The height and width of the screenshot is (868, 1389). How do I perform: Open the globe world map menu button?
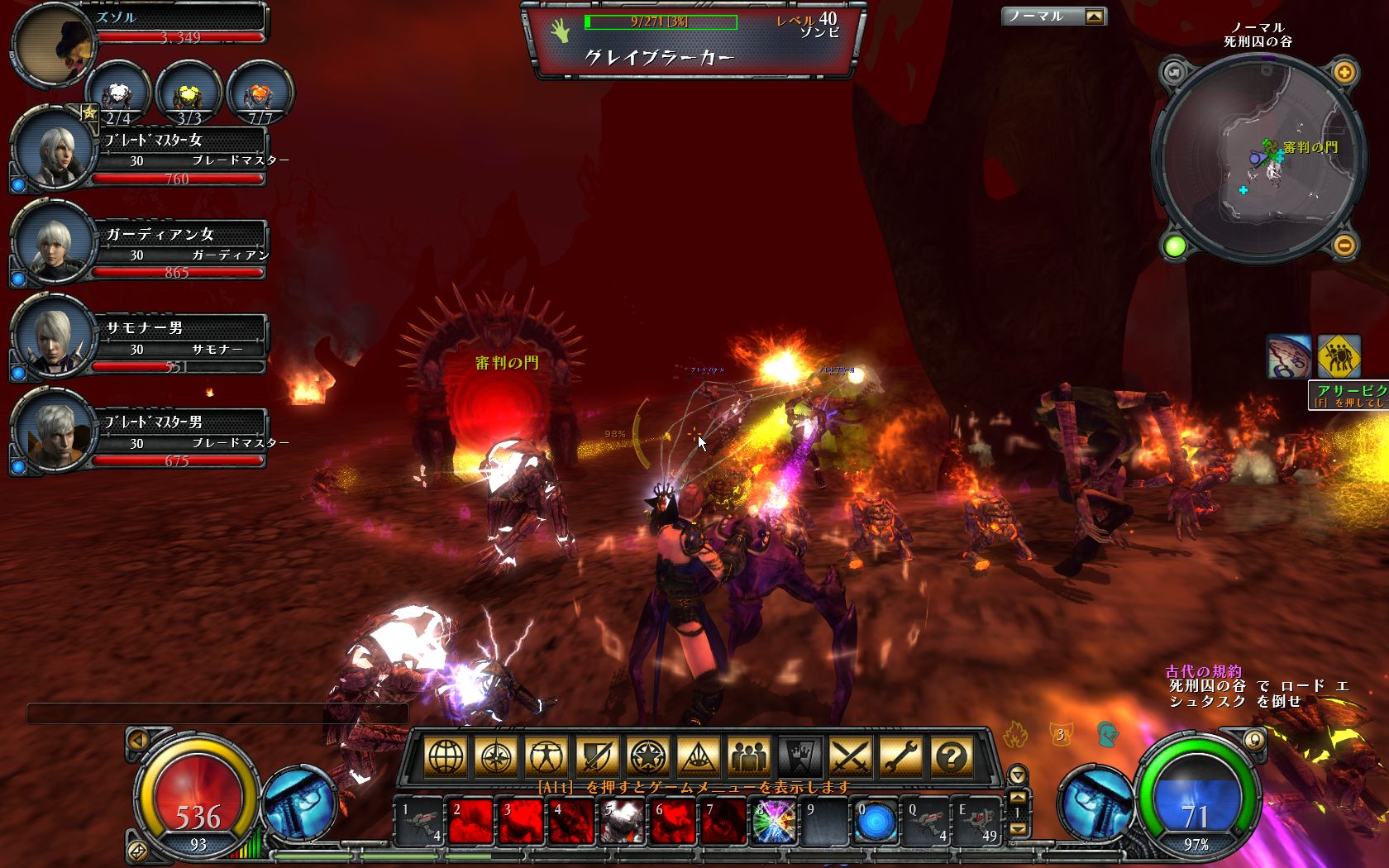tap(446, 756)
